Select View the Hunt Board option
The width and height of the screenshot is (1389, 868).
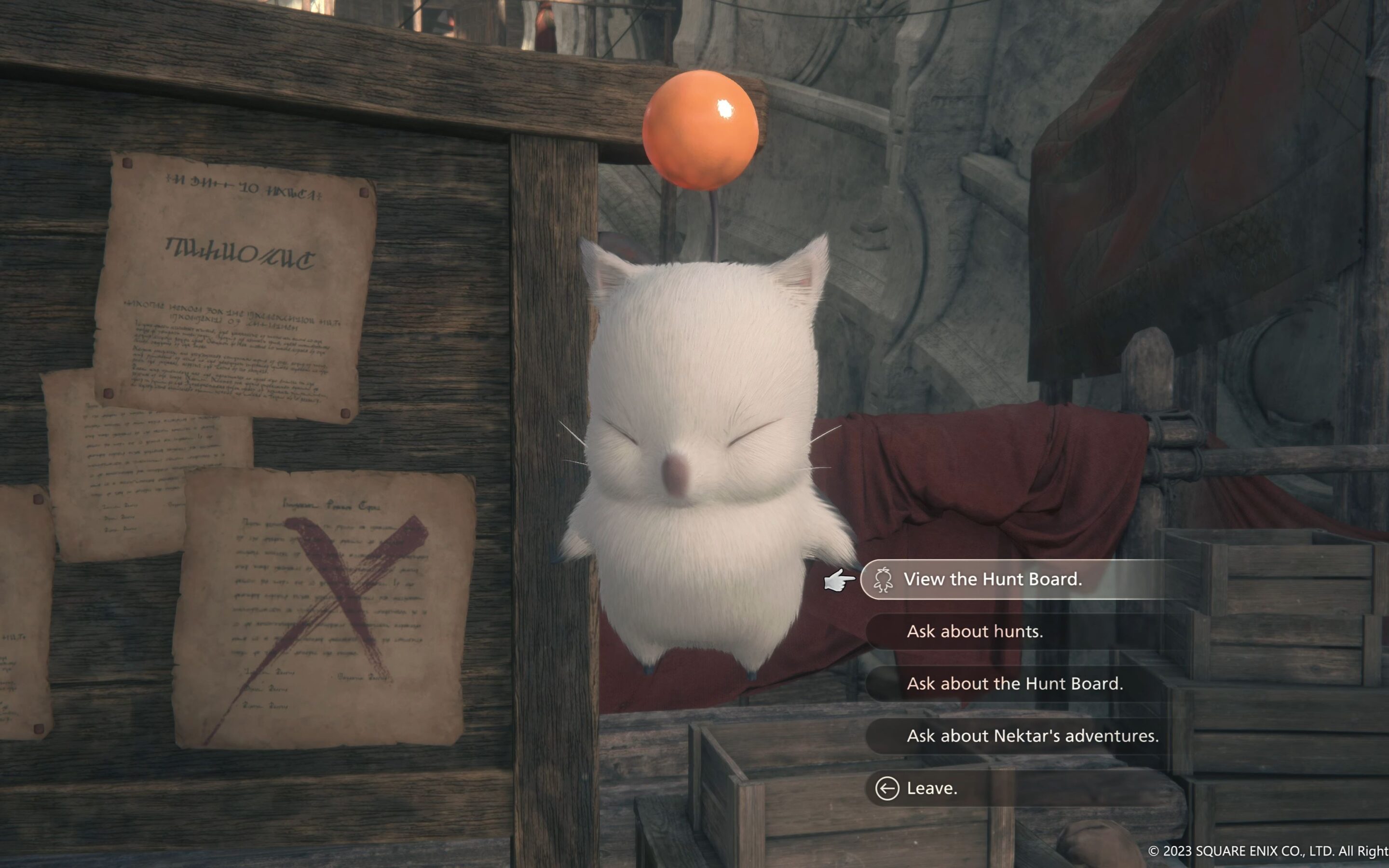(993, 579)
